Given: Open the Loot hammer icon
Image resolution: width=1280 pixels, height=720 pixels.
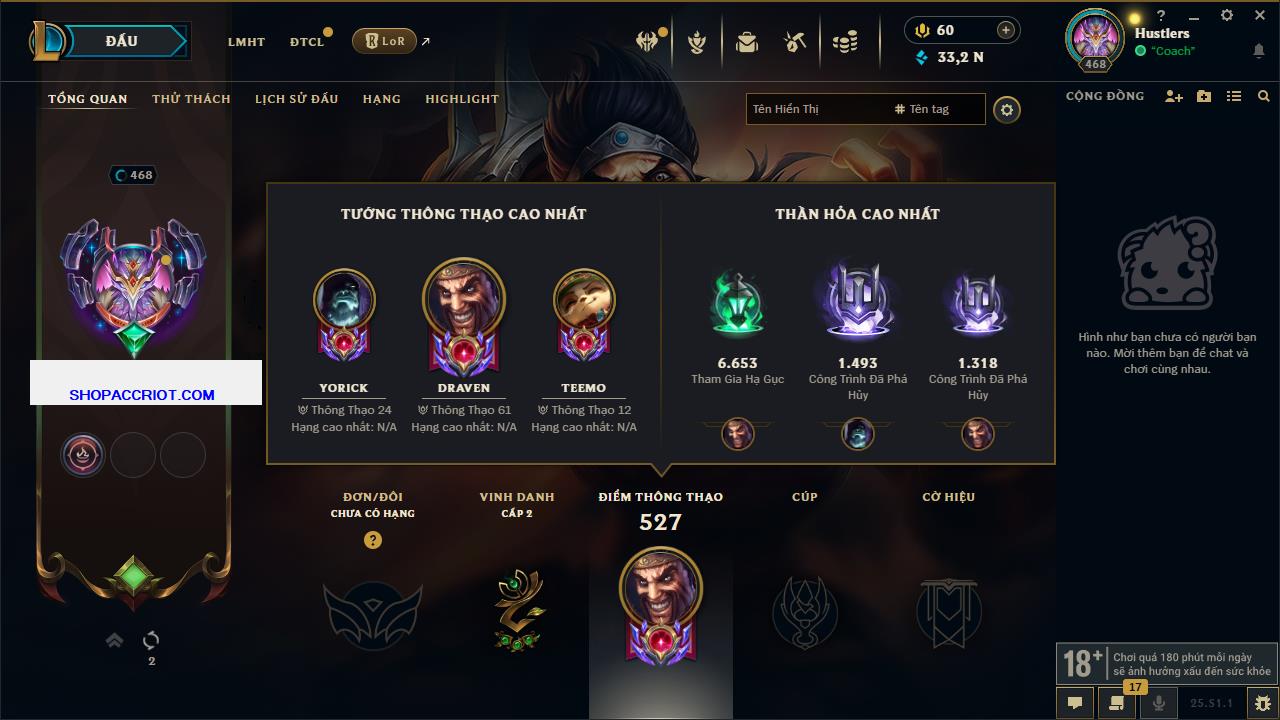Looking at the screenshot, I should point(795,42).
